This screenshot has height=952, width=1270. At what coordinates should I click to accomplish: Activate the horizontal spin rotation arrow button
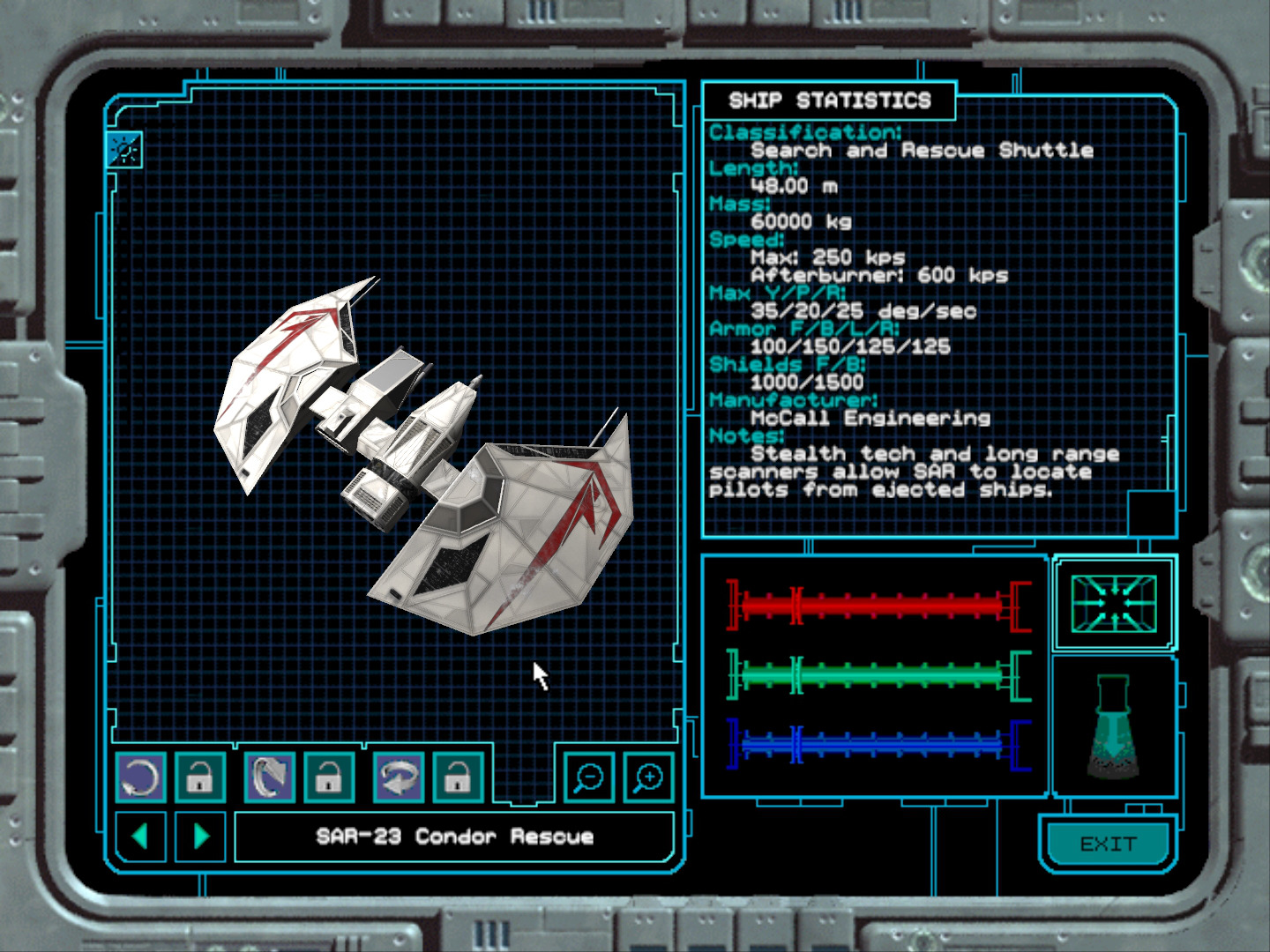click(x=399, y=777)
